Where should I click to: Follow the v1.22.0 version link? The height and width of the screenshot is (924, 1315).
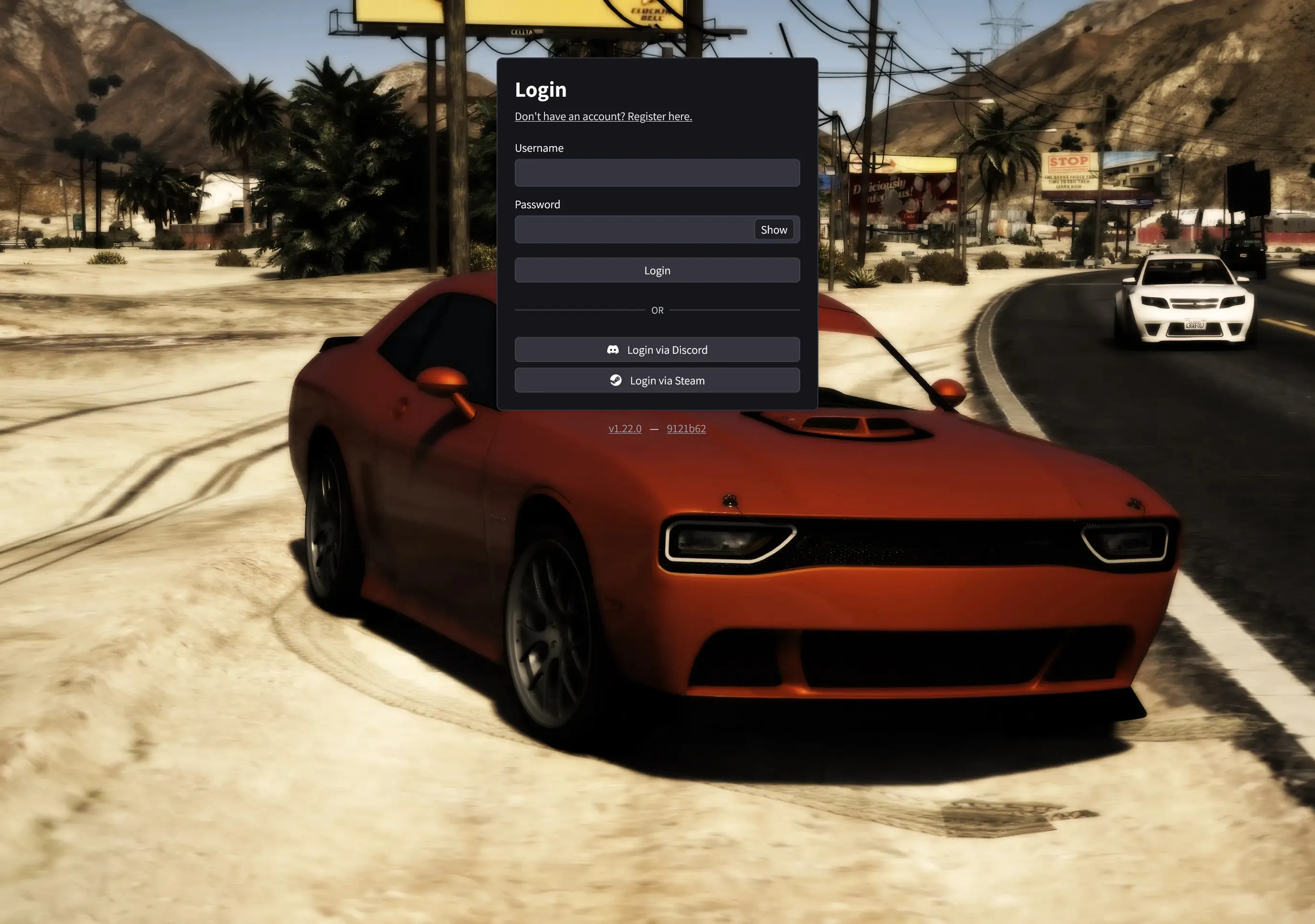click(x=624, y=428)
